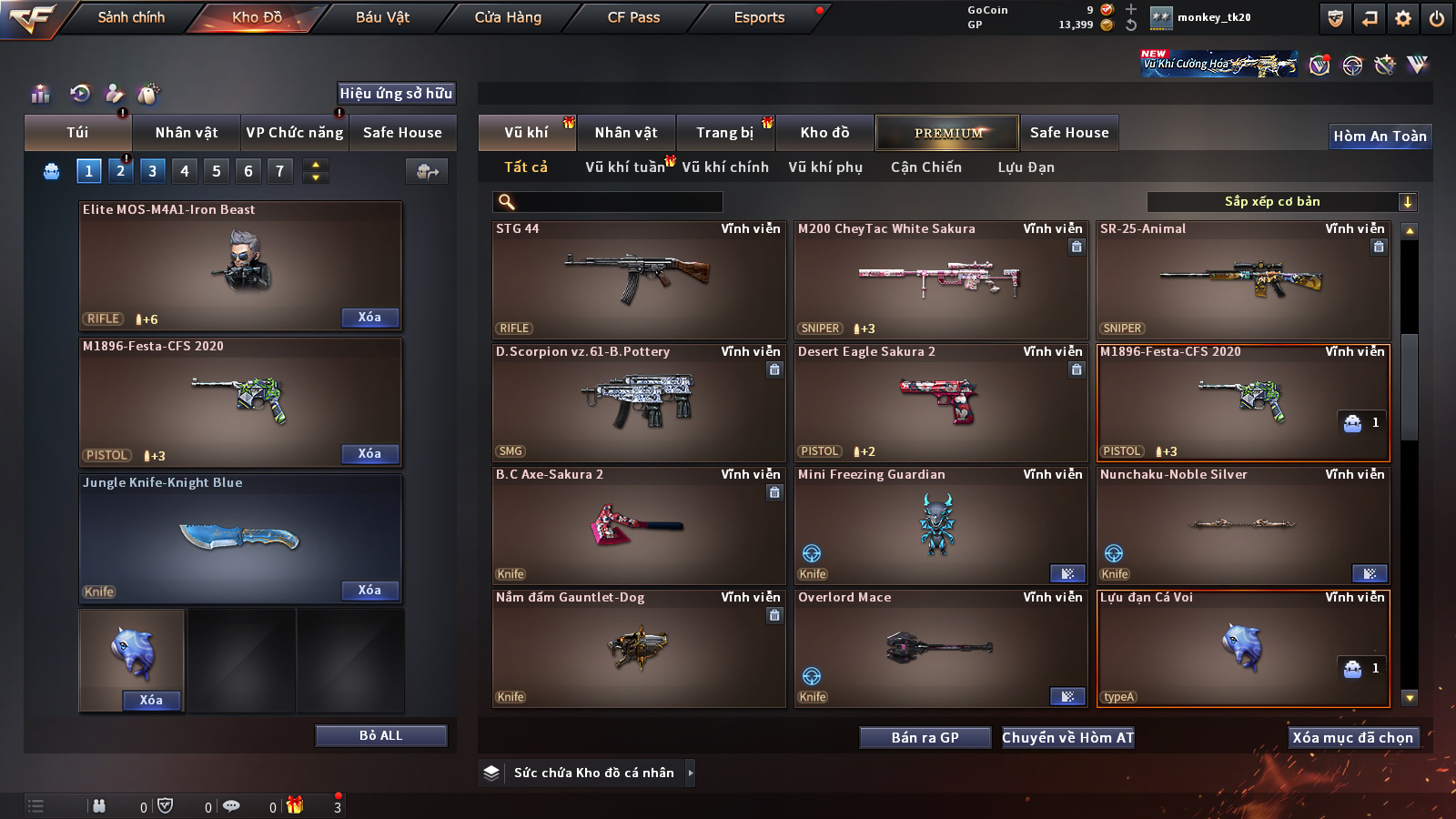The image size is (1456, 819).
Task: Open the gear settings icon
Action: click(1403, 18)
